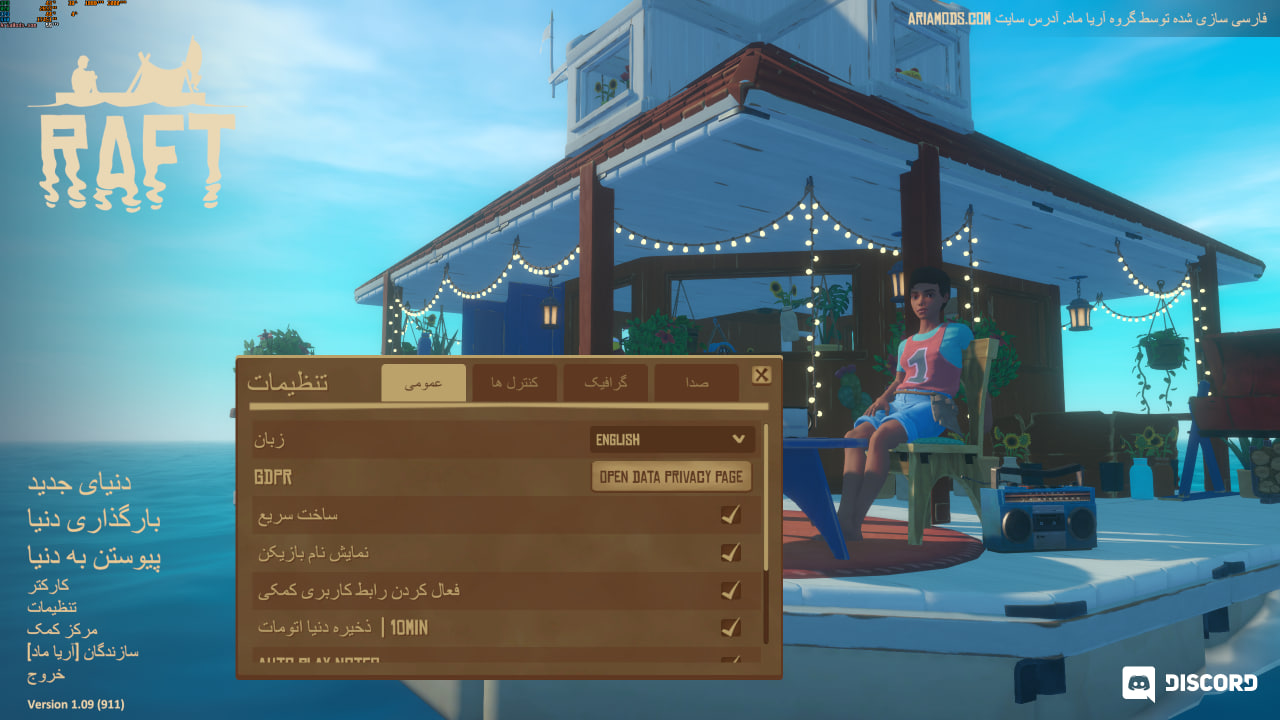The image size is (1280, 720).
Task: Start a new world (دنیای جدید)
Action: pos(79,483)
